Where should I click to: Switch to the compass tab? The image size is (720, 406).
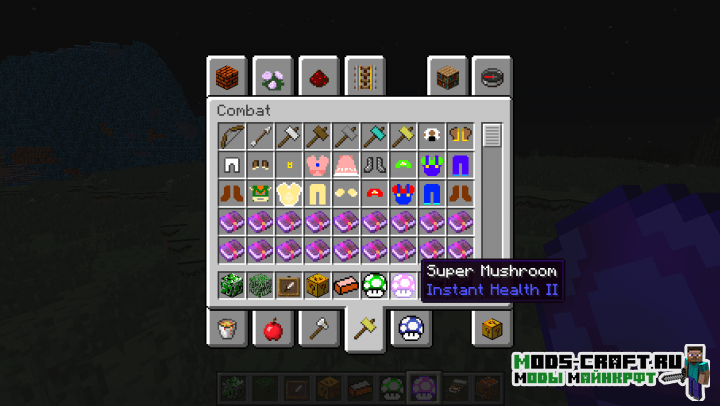492,76
